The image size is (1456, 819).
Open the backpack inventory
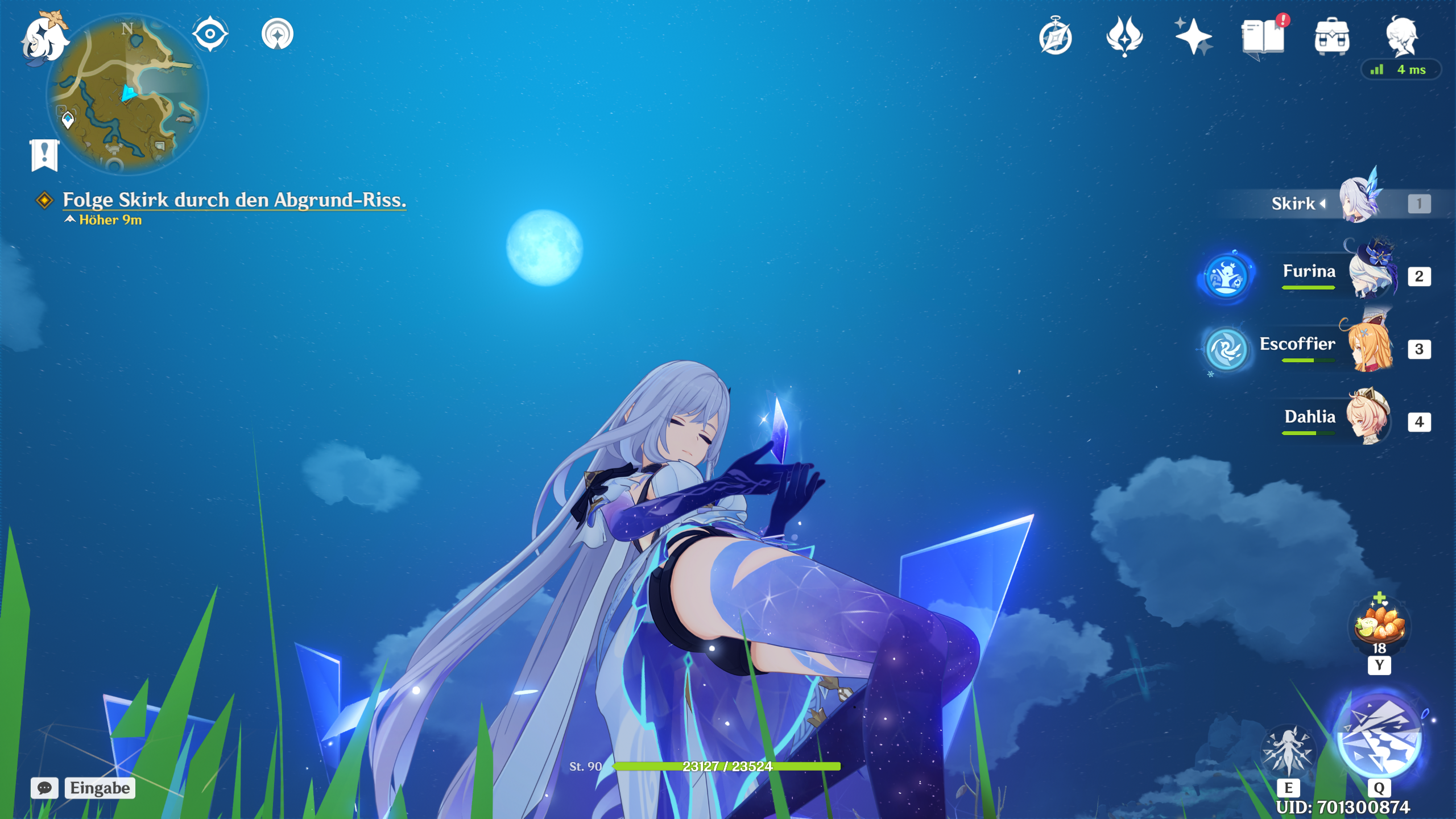[x=1331, y=37]
